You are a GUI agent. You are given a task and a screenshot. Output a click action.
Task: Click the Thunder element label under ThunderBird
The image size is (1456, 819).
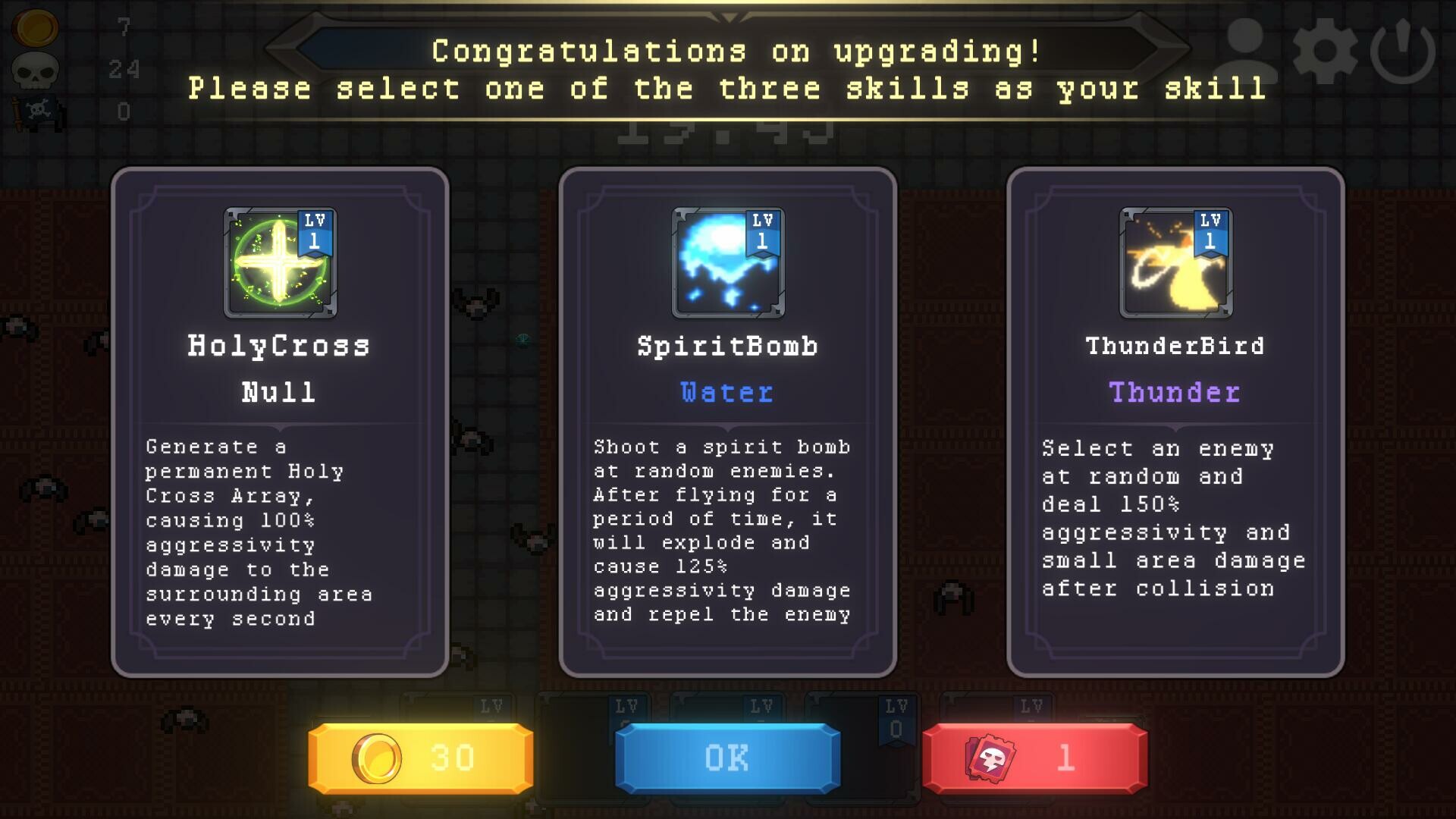click(x=1174, y=393)
